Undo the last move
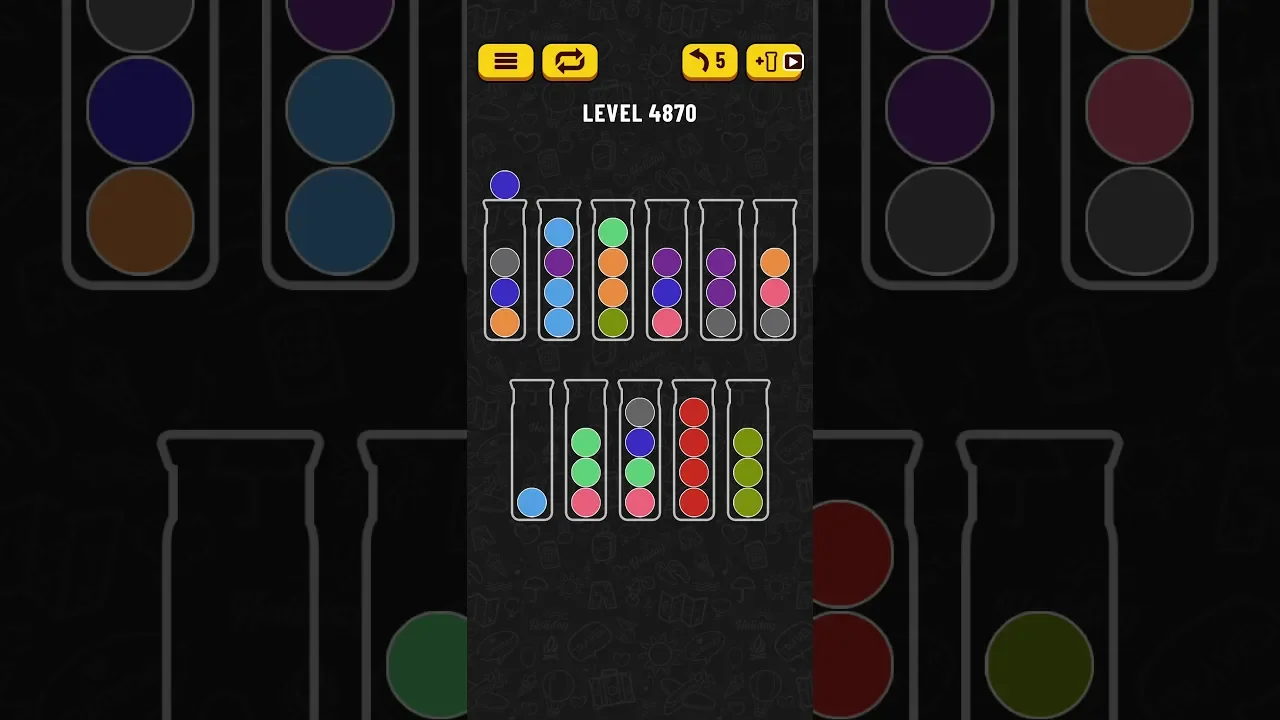 [x=709, y=62]
